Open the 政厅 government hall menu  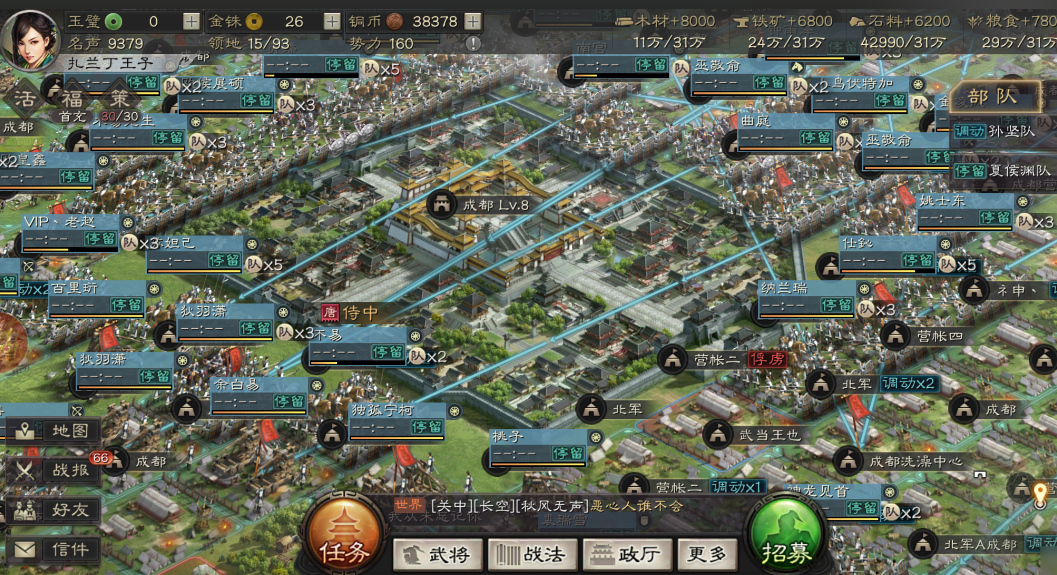click(x=627, y=554)
